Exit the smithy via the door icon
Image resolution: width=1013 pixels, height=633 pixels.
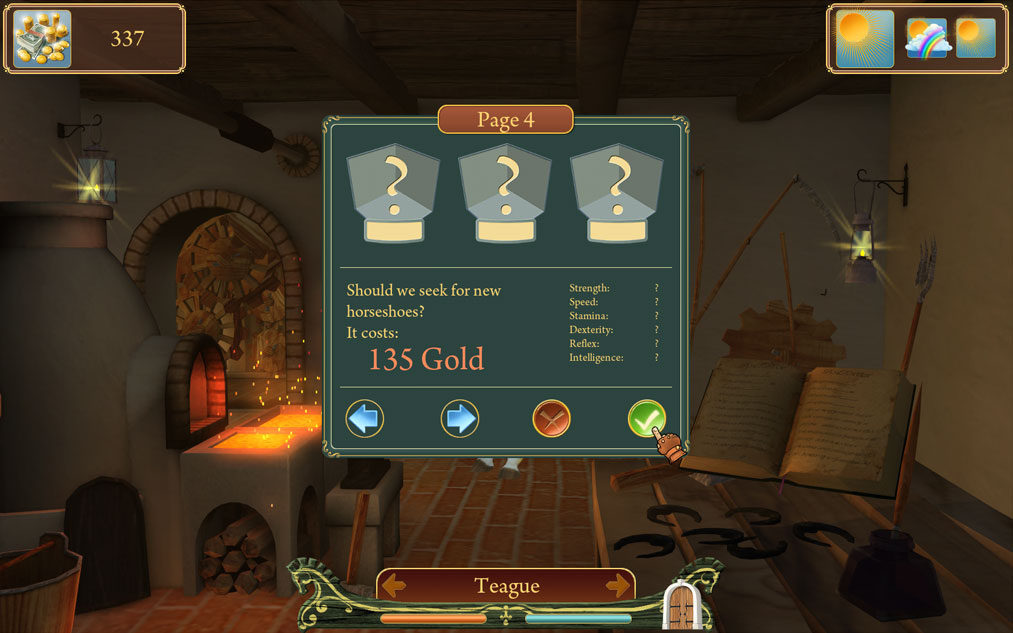(680, 604)
